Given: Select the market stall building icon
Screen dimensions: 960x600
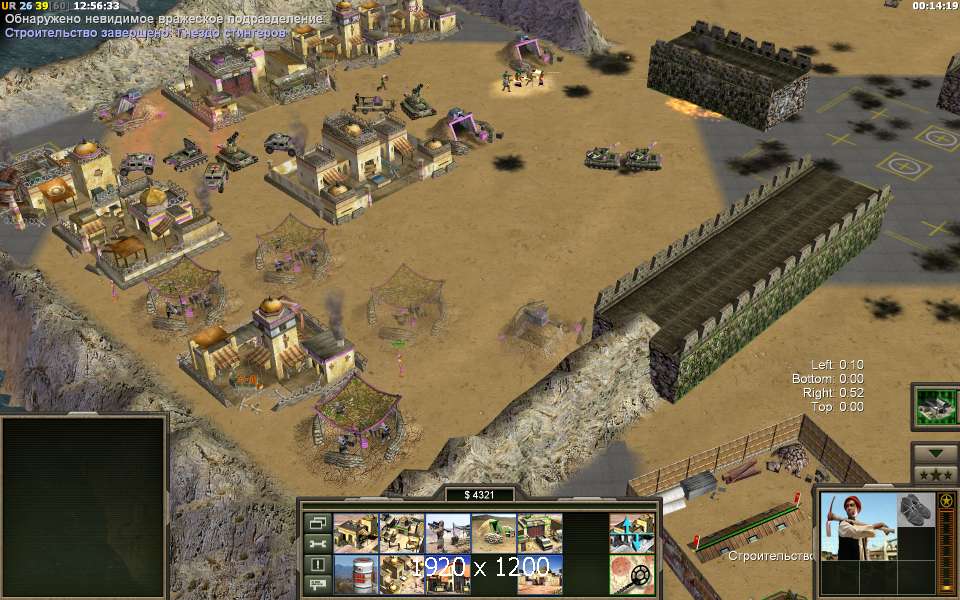Looking at the screenshot, I should pyautogui.click(x=446, y=575).
